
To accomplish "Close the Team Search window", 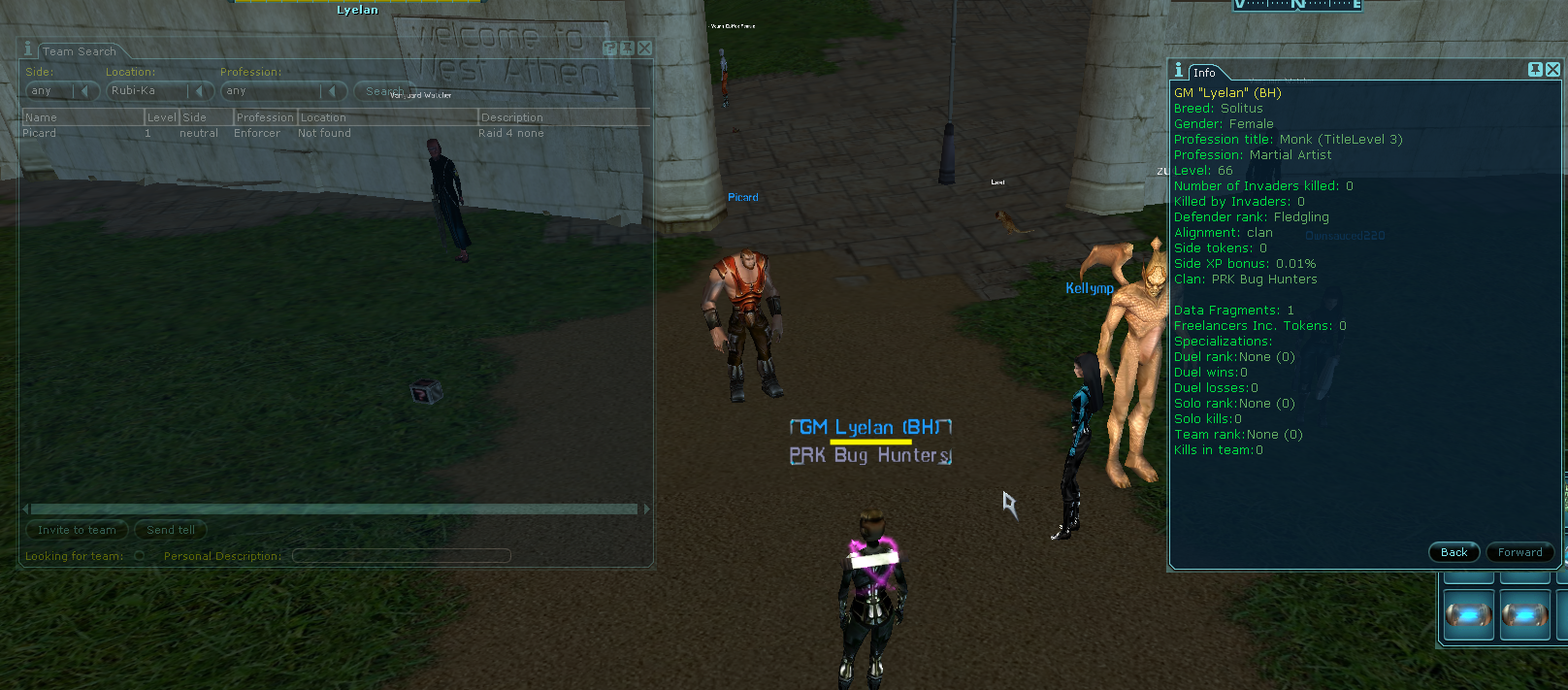I will (645, 48).
